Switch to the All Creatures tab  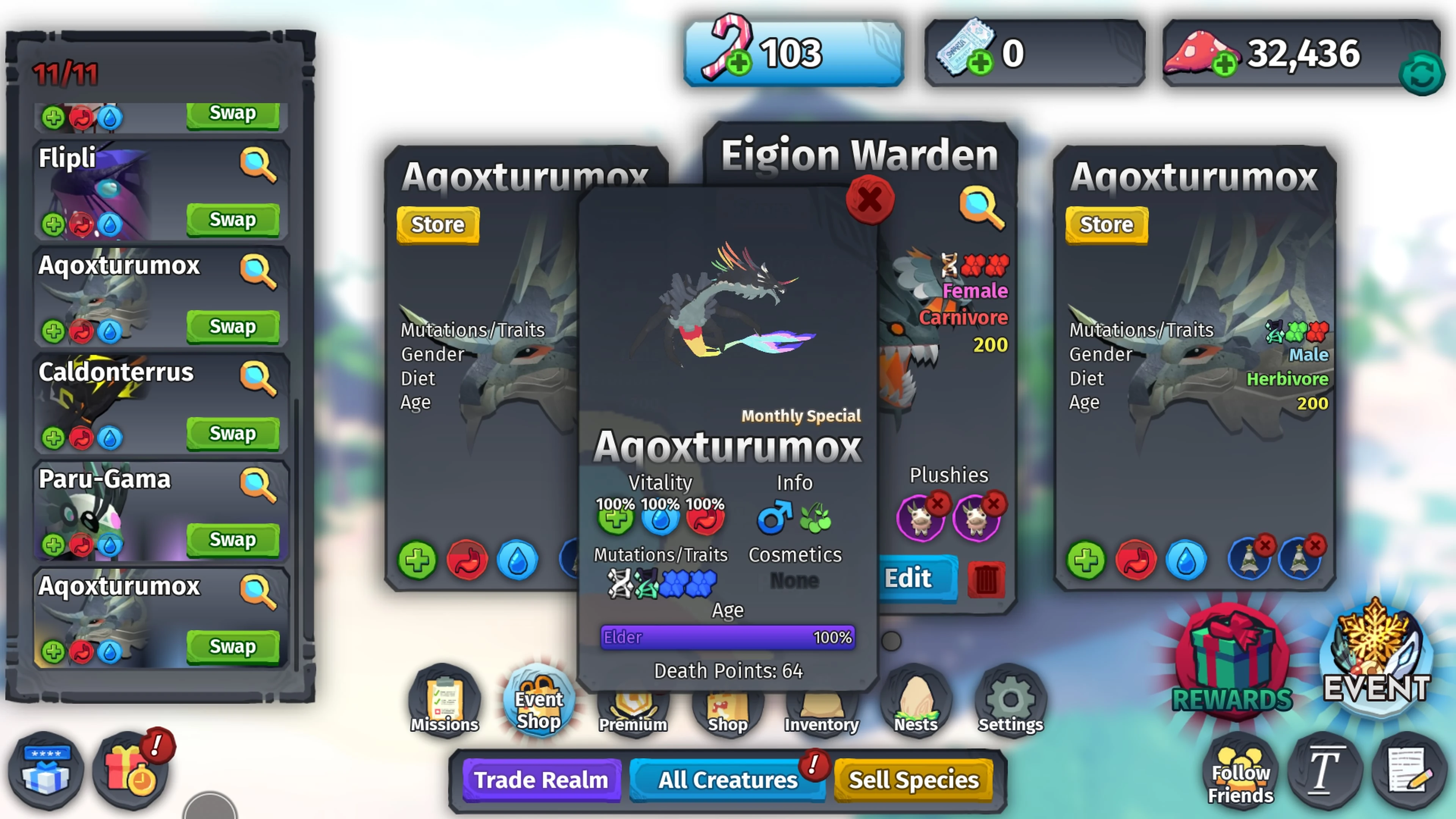726,780
